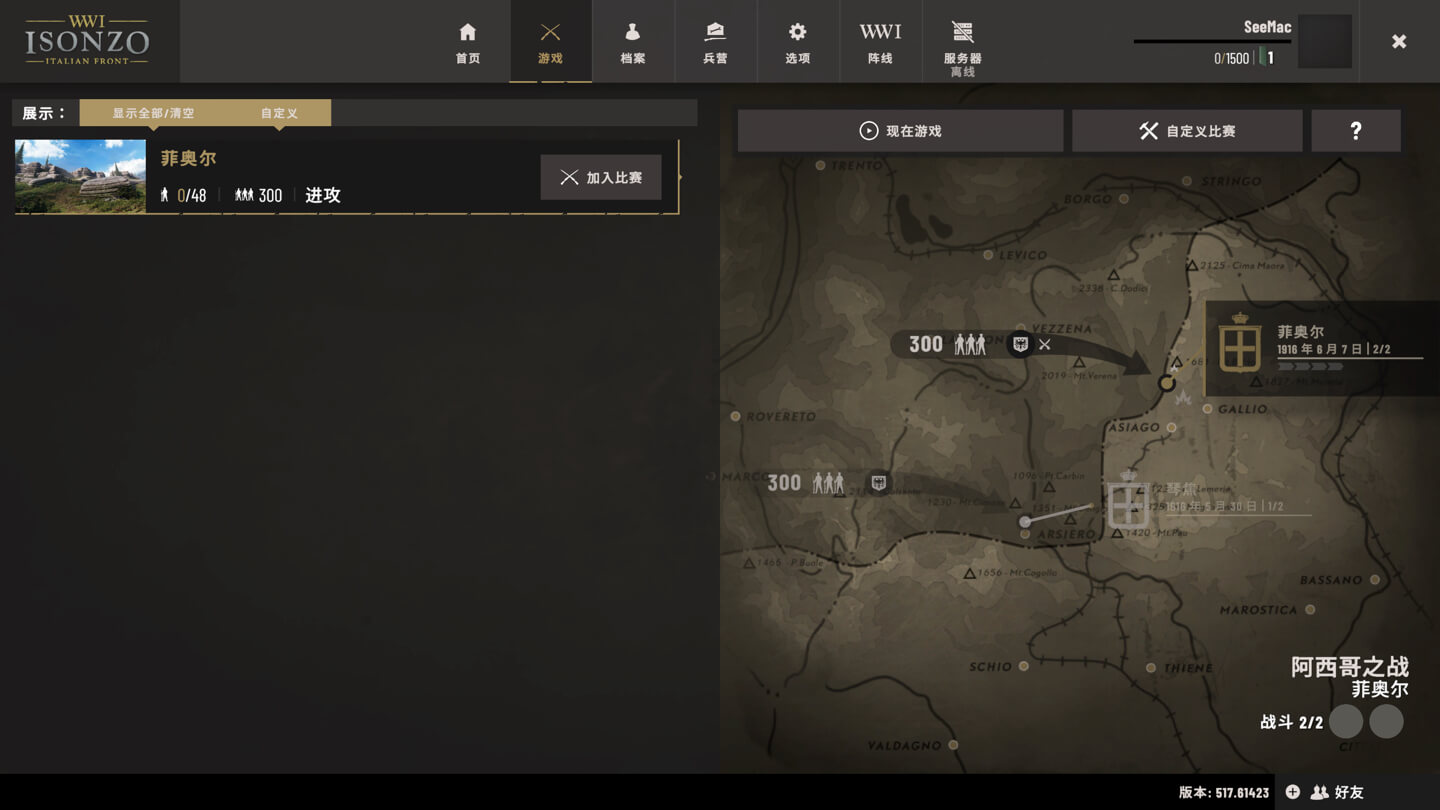Viewport: 1440px width, 810px height.
Task: Click the 加入比赛 join match button
Action: [601, 177]
